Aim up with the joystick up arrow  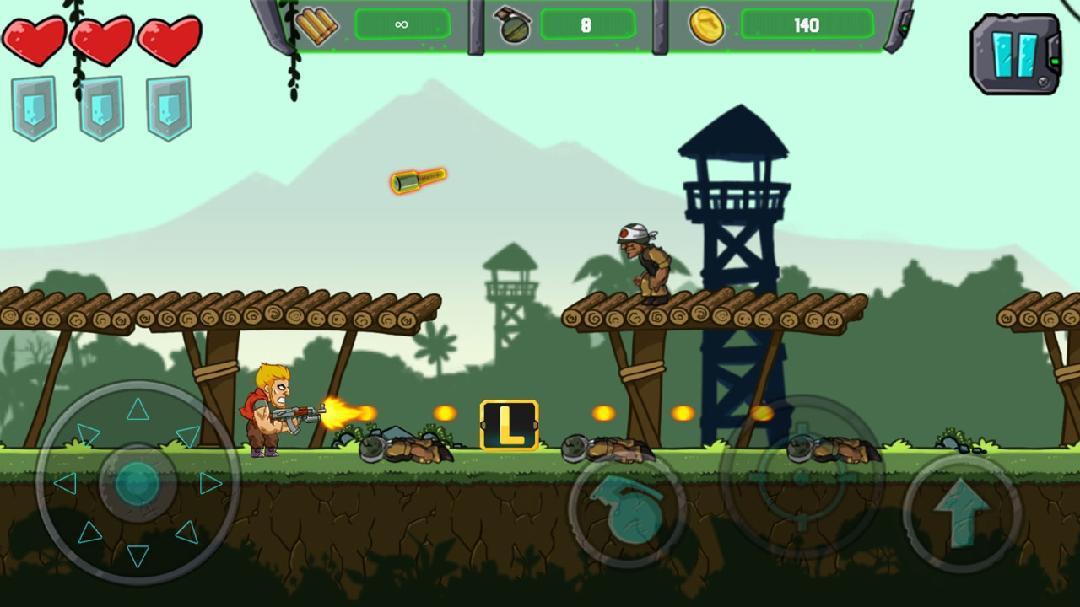pyautogui.click(x=138, y=408)
